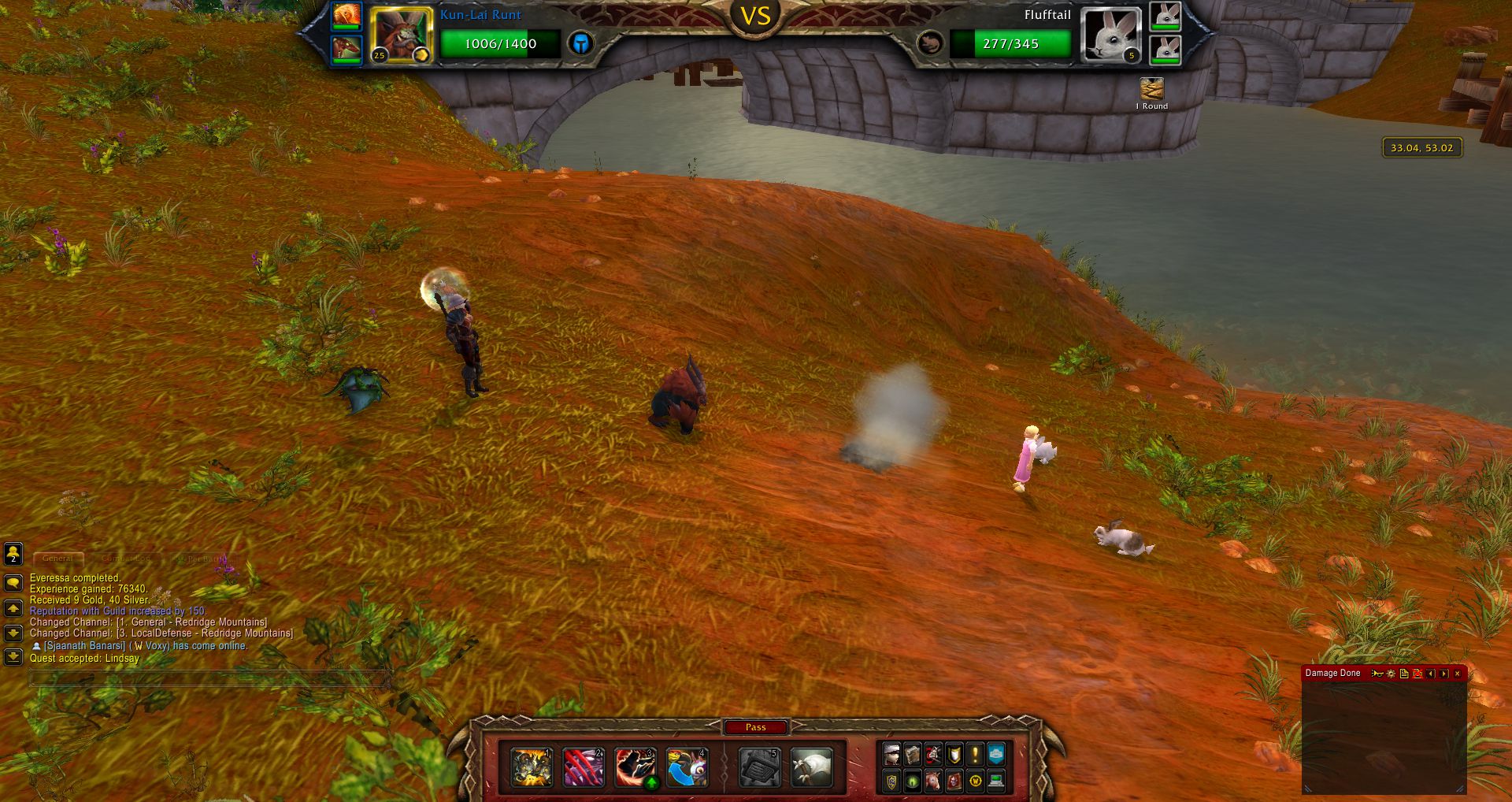This screenshot has width=1512, height=802.
Task: Open the friends list social button
Action: [13, 554]
